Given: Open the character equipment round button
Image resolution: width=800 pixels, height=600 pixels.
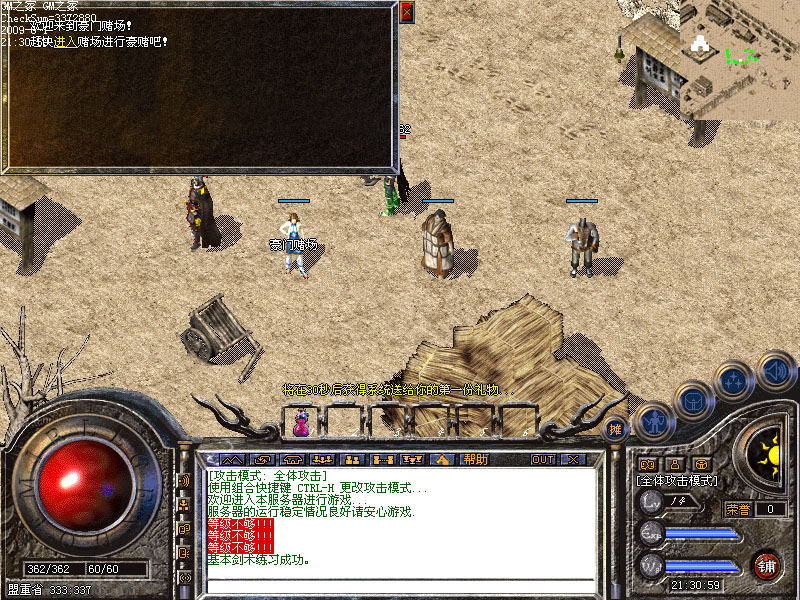Looking at the screenshot, I should [653, 422].
